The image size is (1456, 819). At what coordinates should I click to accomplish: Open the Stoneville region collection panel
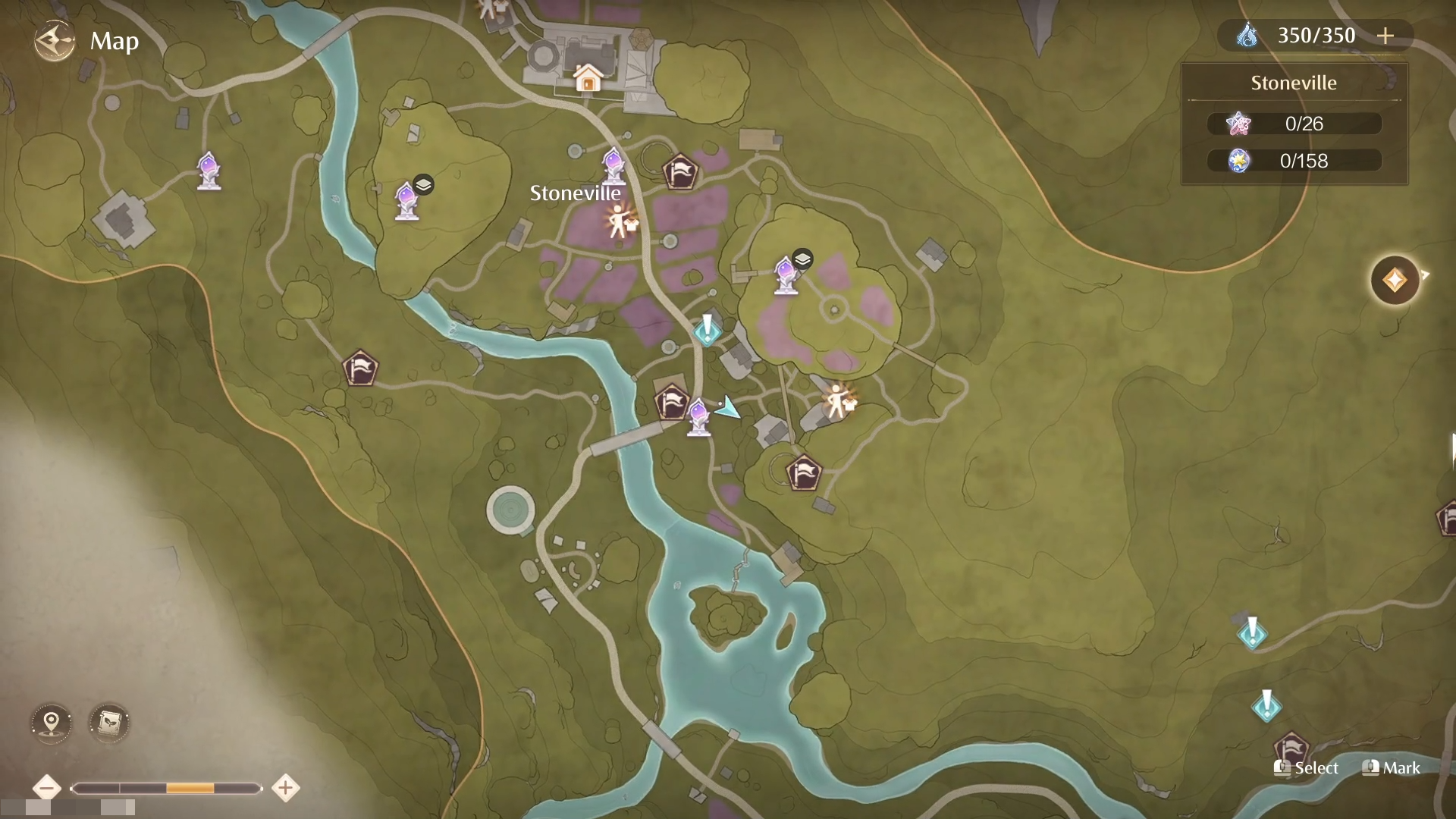coord(1294,124)
